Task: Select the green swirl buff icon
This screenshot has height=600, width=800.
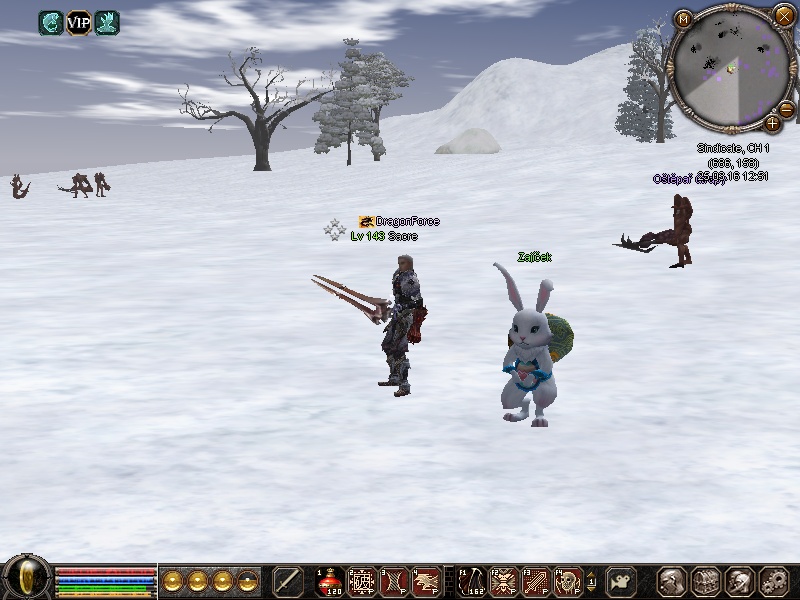Action: pos(51,22)
